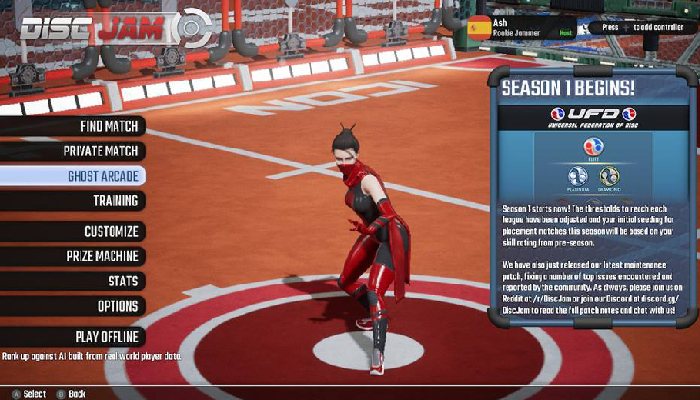
Task: Open the Season 1 Begins news panel
Action: click(589, 200)
